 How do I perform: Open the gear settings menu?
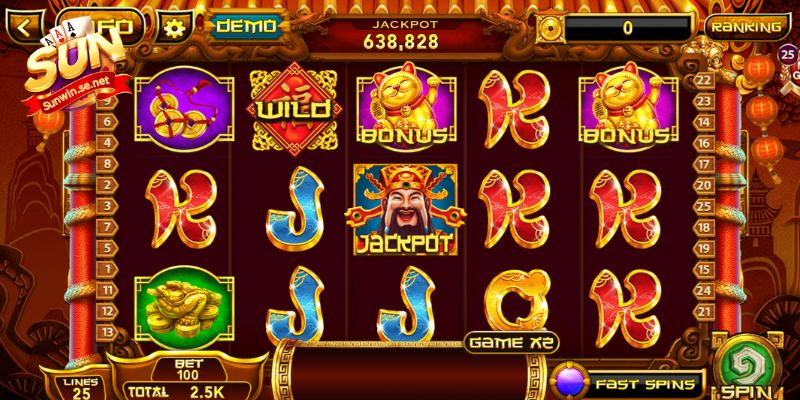[176, 26]
